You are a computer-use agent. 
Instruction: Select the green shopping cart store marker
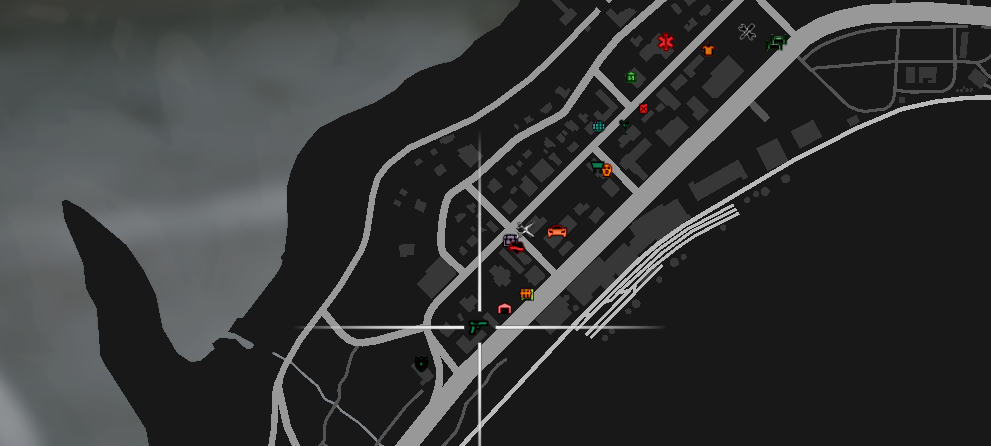pos(597,166)
